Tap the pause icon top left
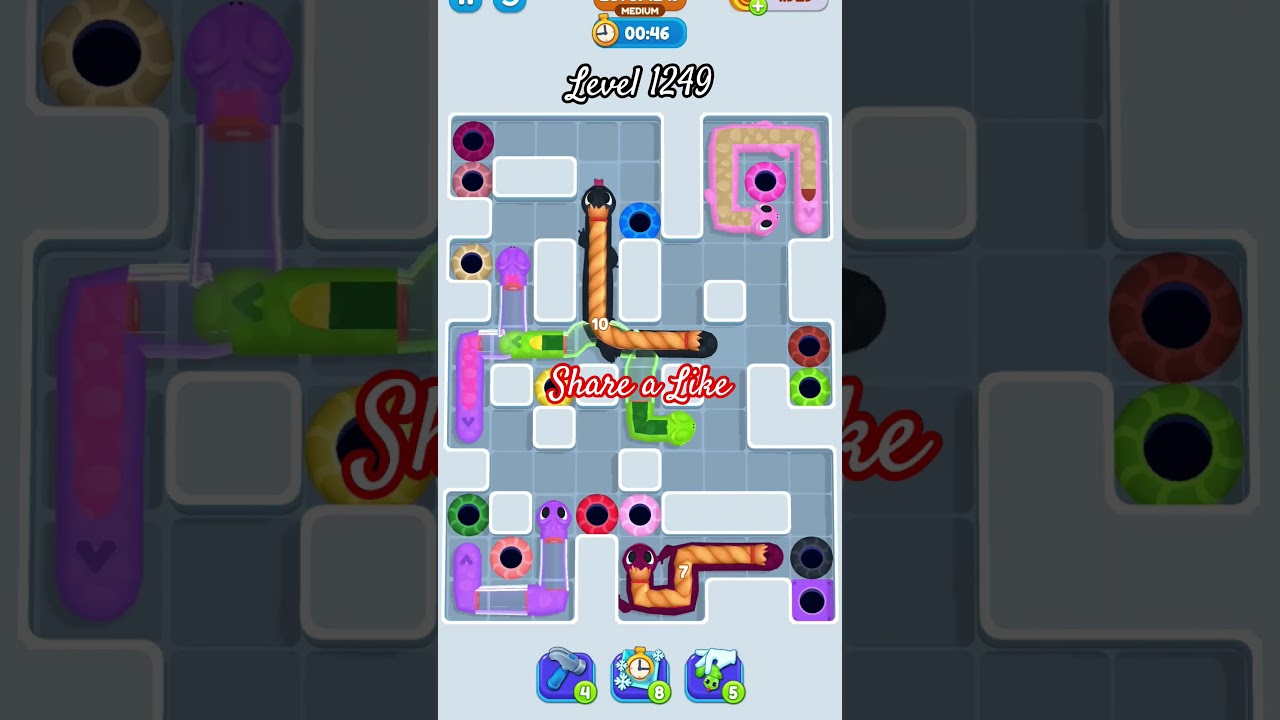 tap(465, 5)
